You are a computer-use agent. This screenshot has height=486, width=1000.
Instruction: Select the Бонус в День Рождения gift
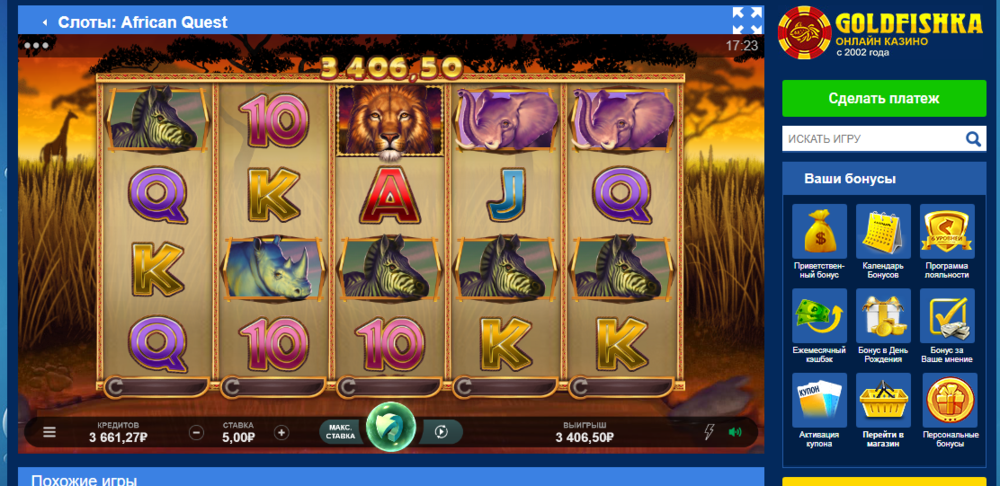pyautogui.click(x=883, y=316)
